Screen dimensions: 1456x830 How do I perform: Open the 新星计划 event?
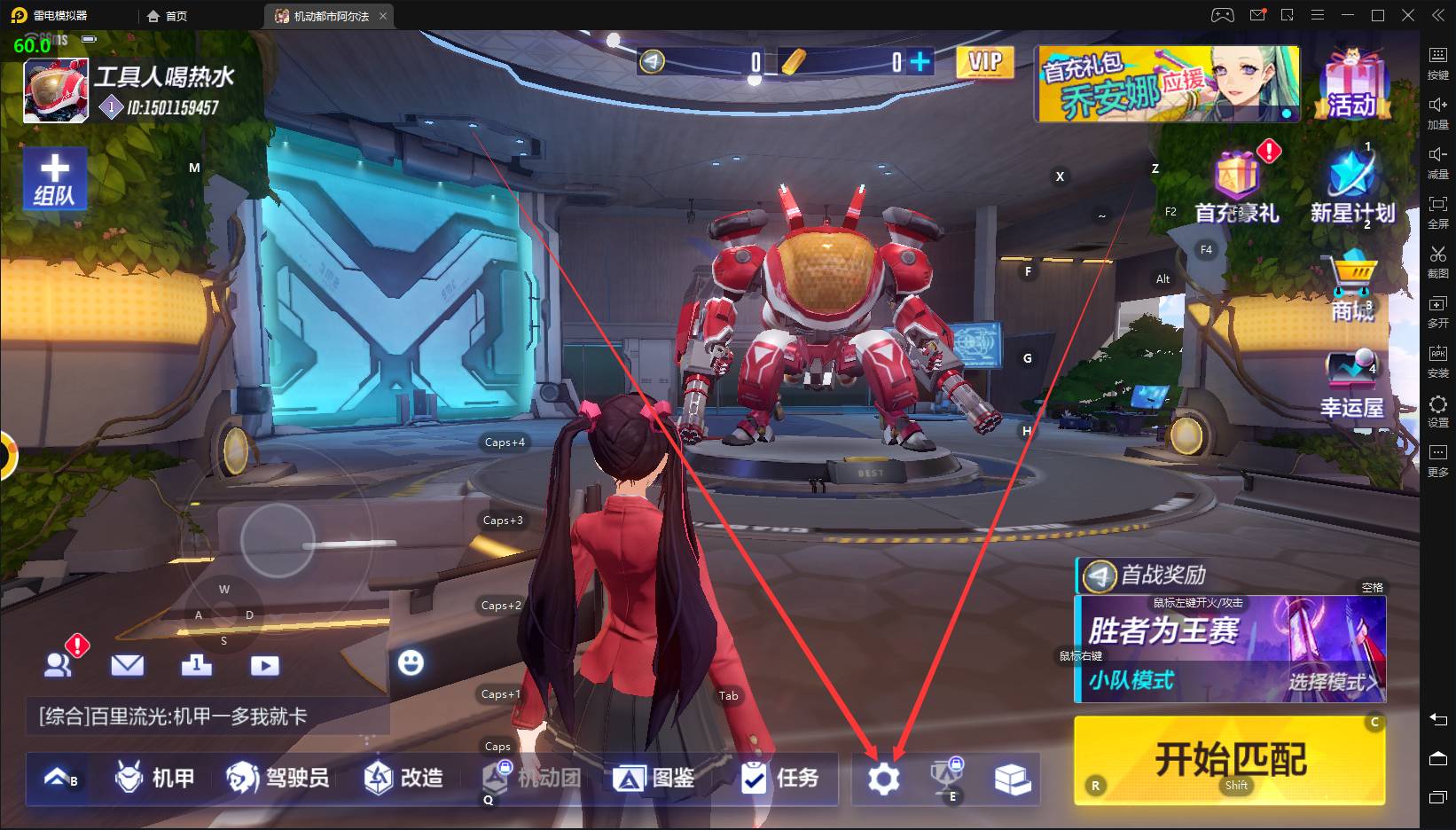pos(1352,186)
